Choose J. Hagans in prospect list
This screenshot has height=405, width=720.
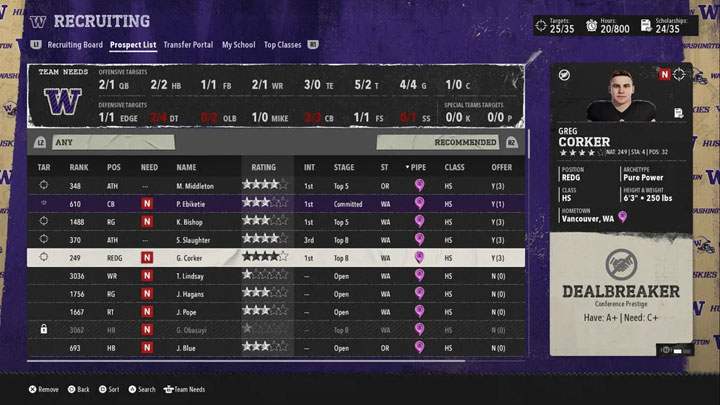(194, 294)
